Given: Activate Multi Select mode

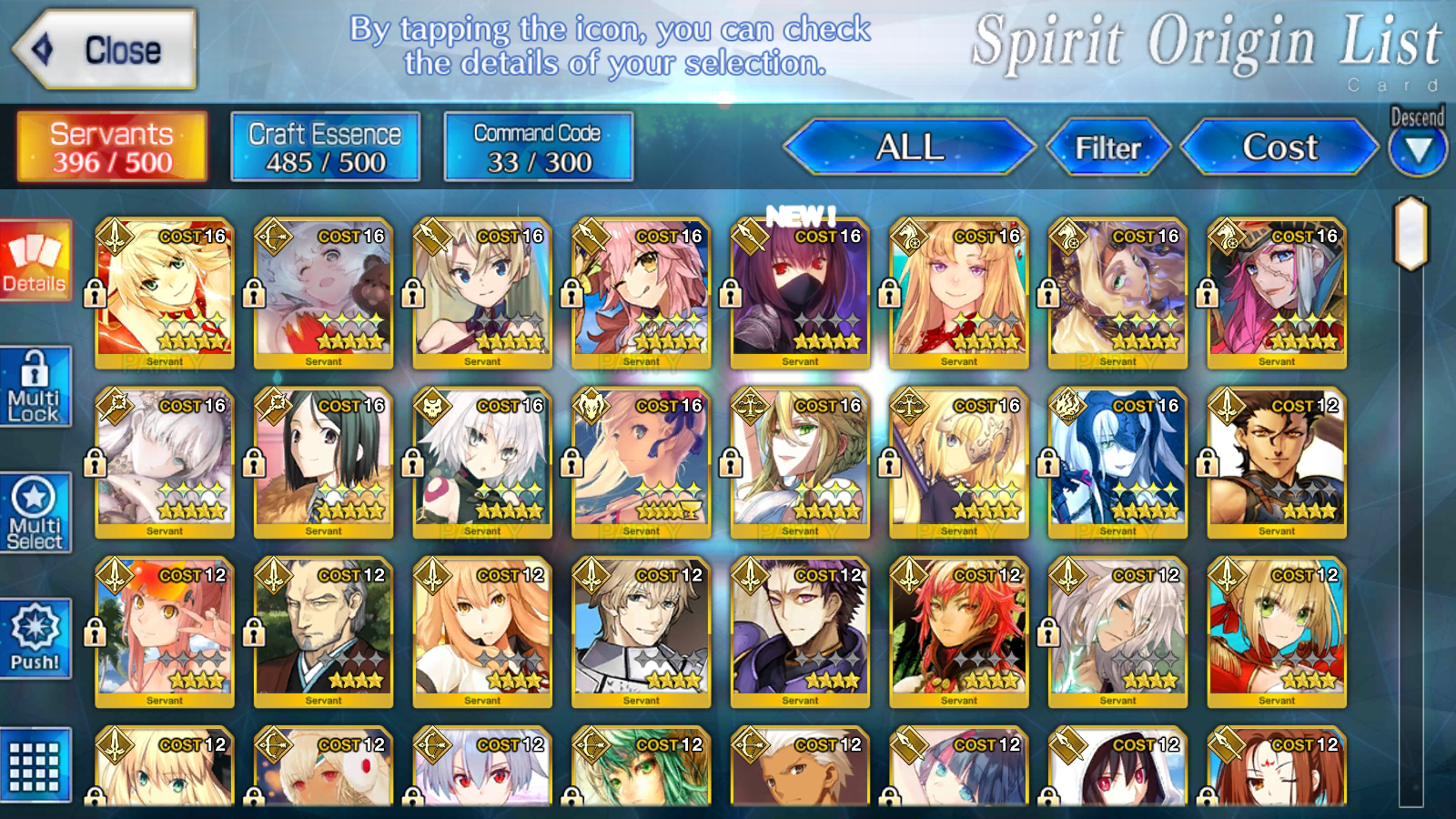Looking at the screenshot, I should coord(35,511).
